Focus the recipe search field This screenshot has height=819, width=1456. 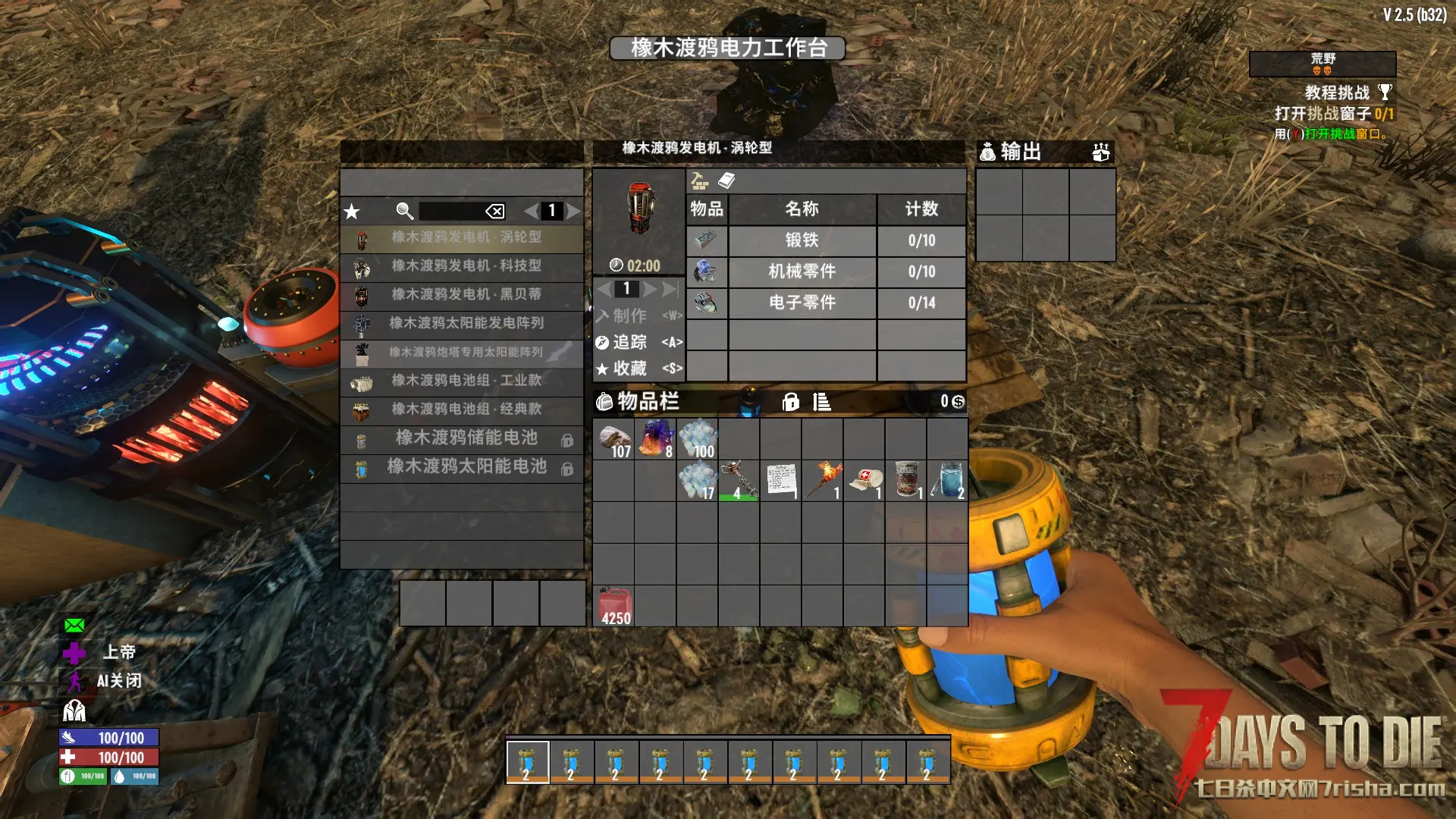(x=451, y=212)
